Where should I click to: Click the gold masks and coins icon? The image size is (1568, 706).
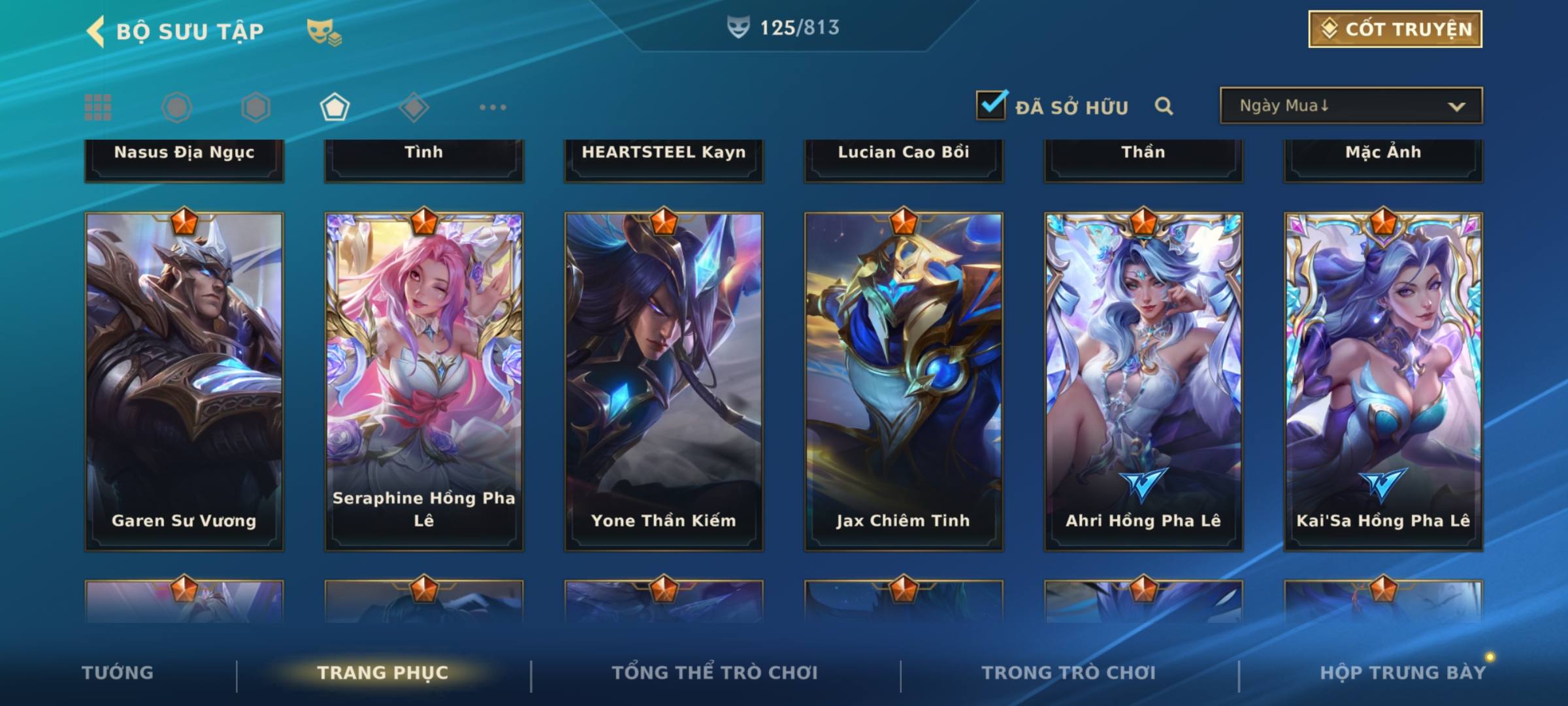pyautogui.click(x=324, y=31)
